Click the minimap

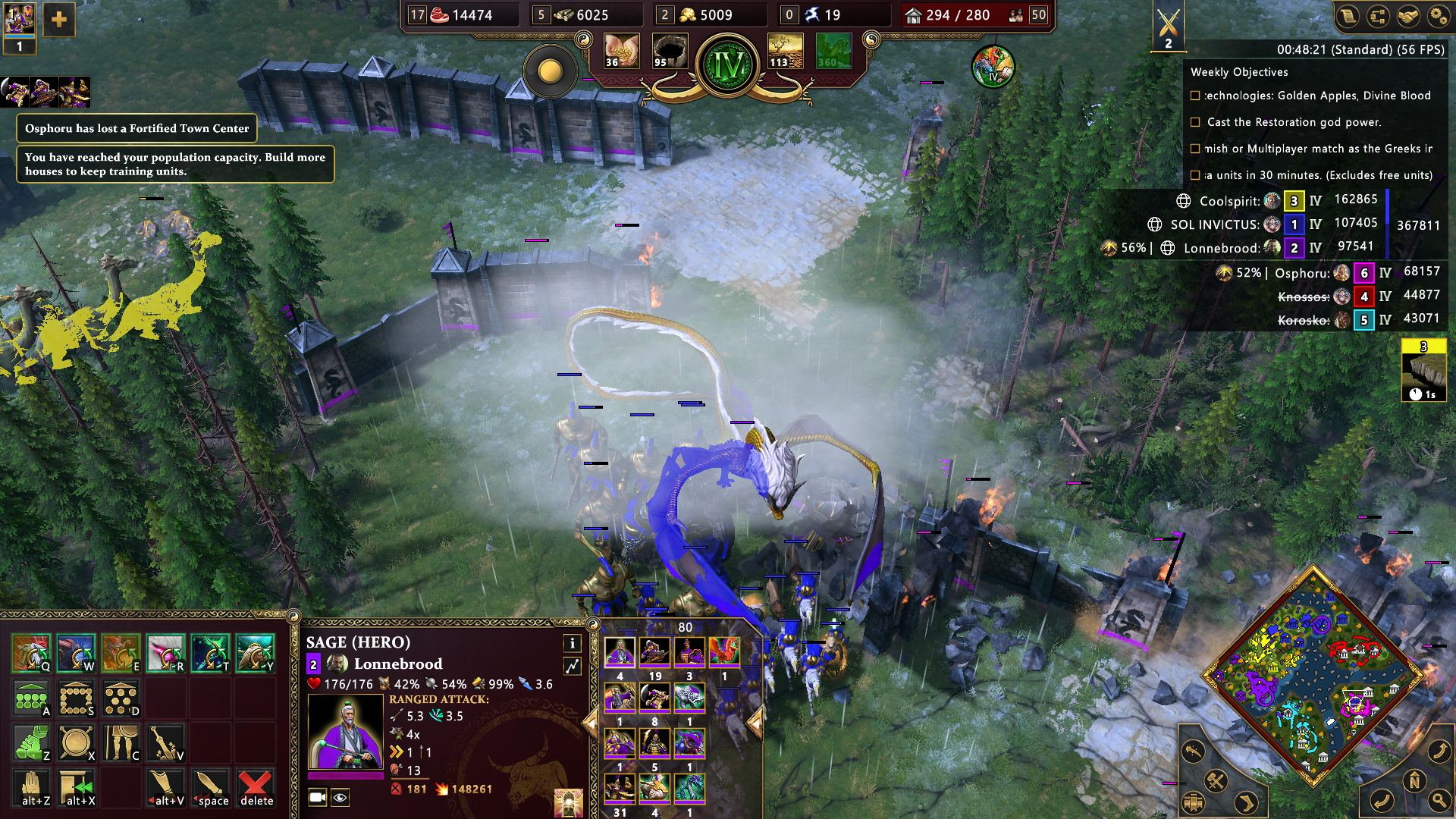pyautogui.click(x=1313, y=676)
